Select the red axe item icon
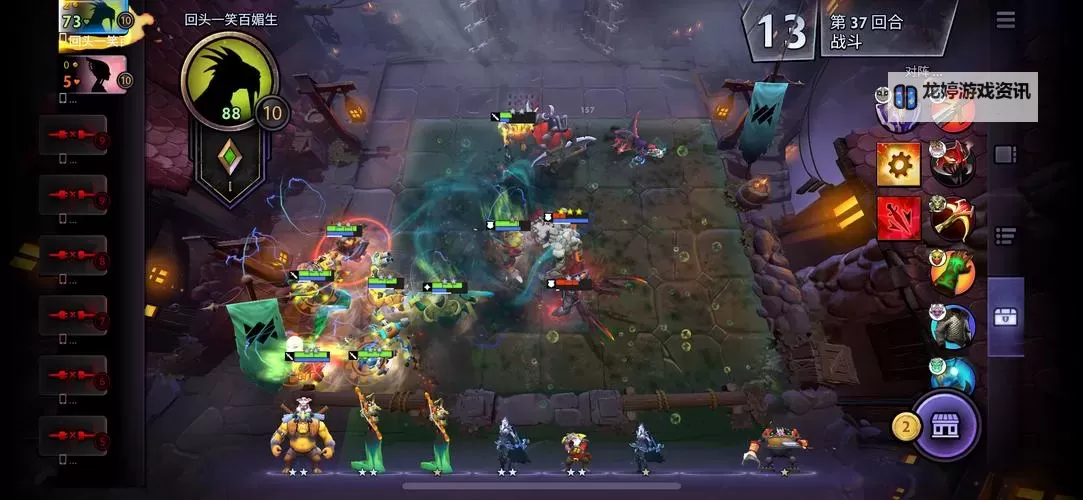This screenshot has height=500, width=1083. click(x=951, y=217)
